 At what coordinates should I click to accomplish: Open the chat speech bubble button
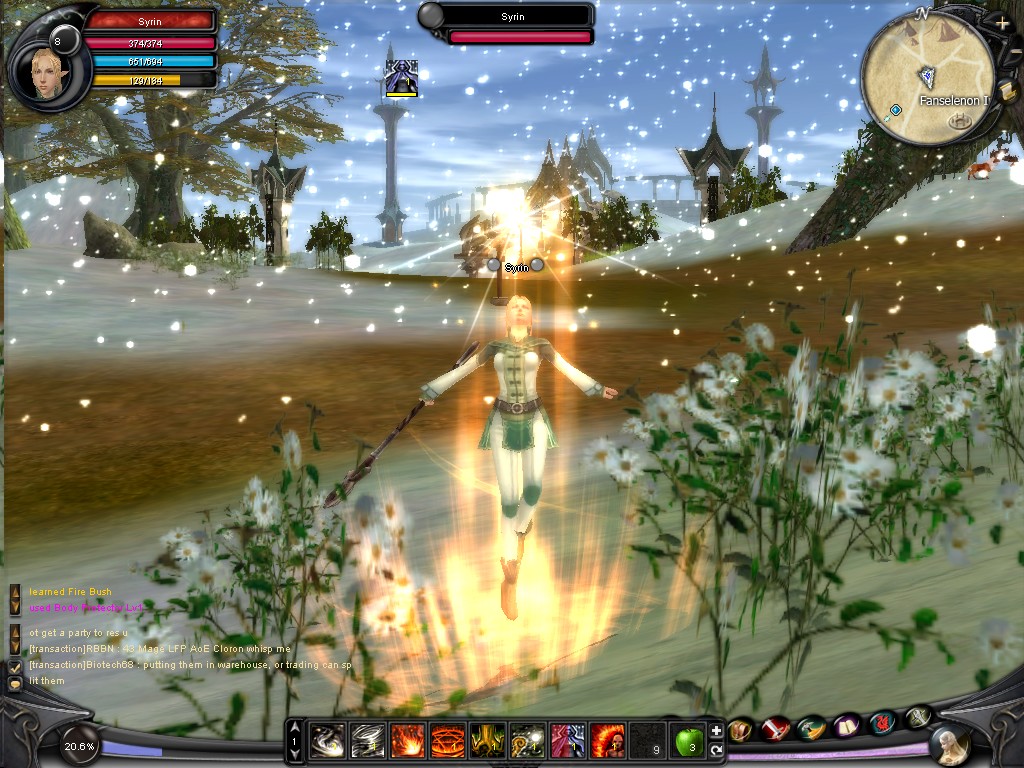[15, 683]
